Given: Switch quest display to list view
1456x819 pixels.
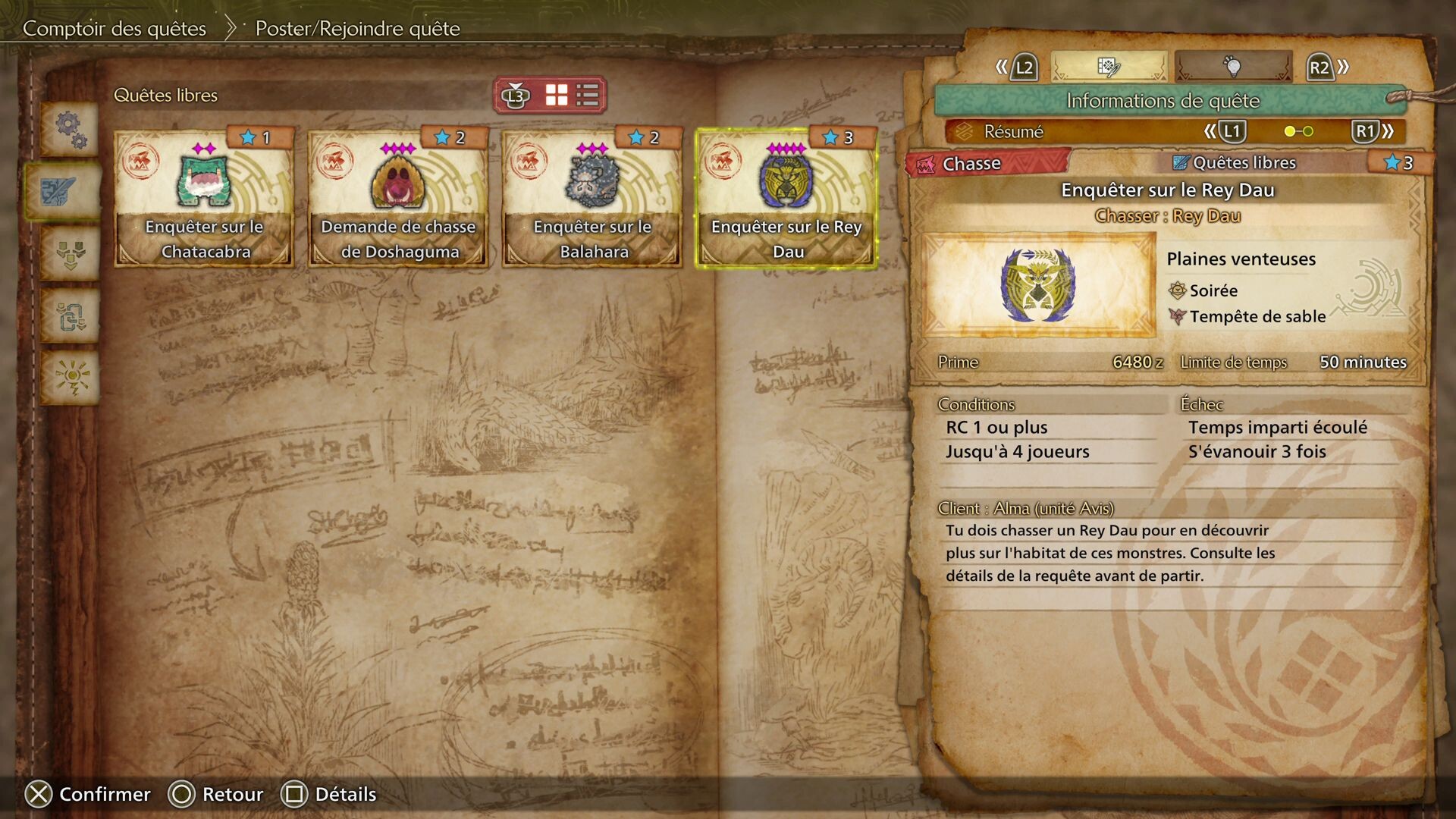Looking at the screenshot, I should (x=588, y=96).
